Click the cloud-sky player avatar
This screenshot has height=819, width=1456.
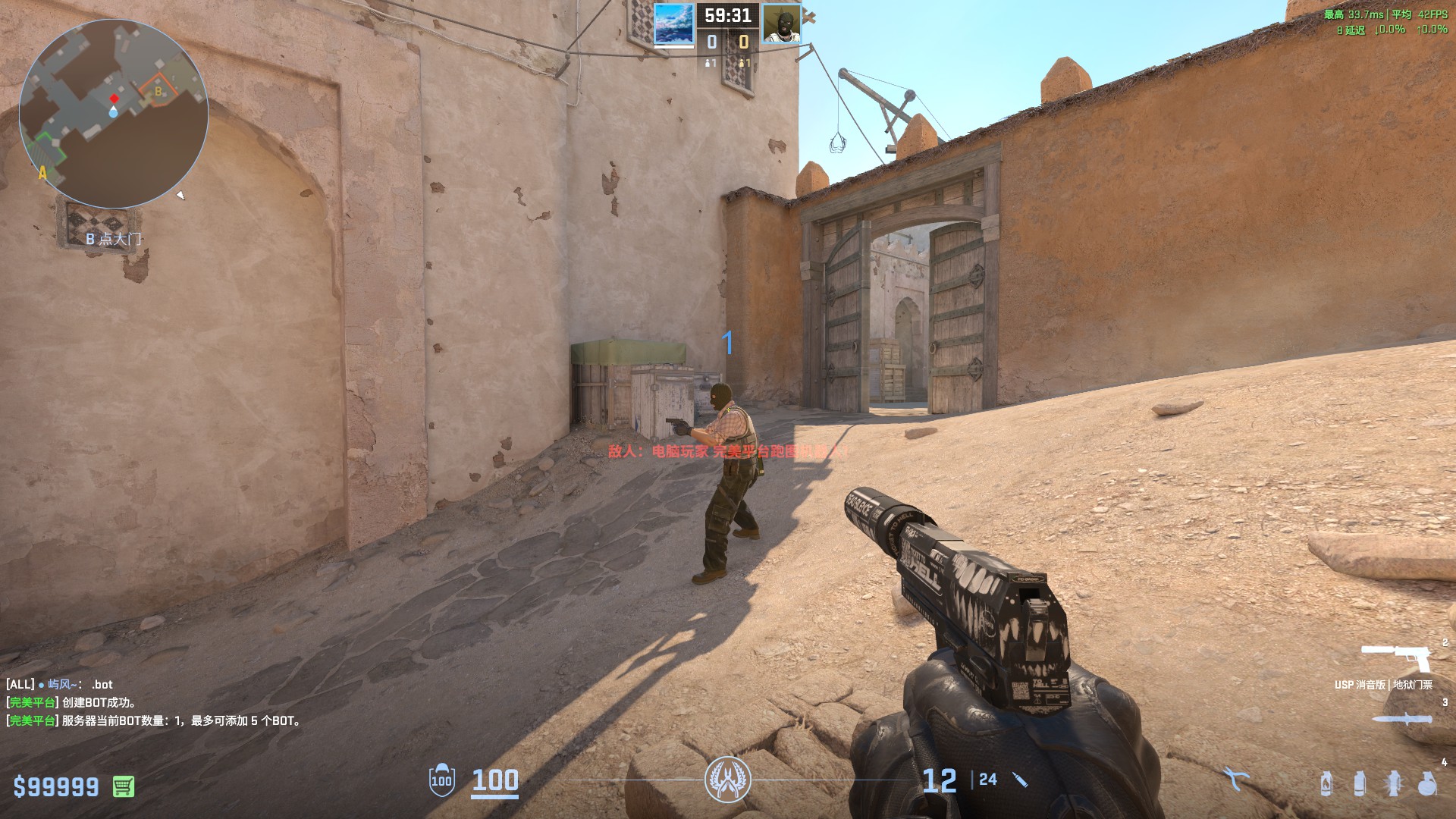[x=673, y=24]
